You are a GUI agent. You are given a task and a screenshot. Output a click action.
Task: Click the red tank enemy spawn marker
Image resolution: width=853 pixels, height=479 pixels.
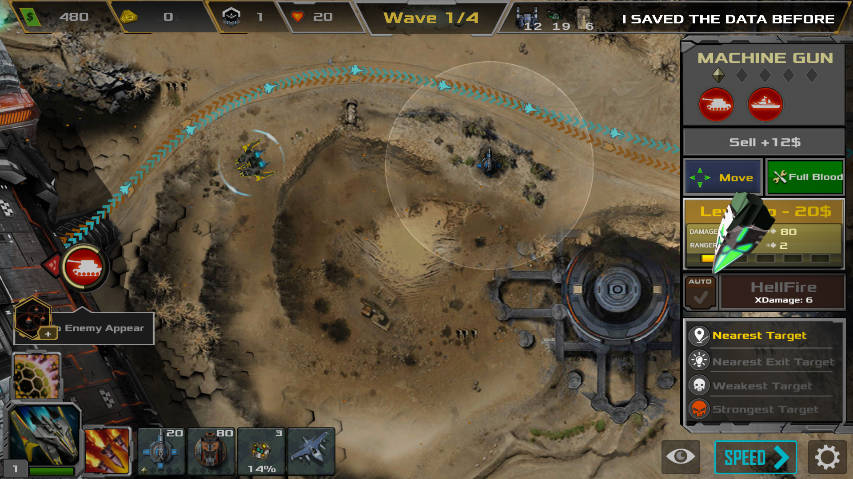coord(83,267)
